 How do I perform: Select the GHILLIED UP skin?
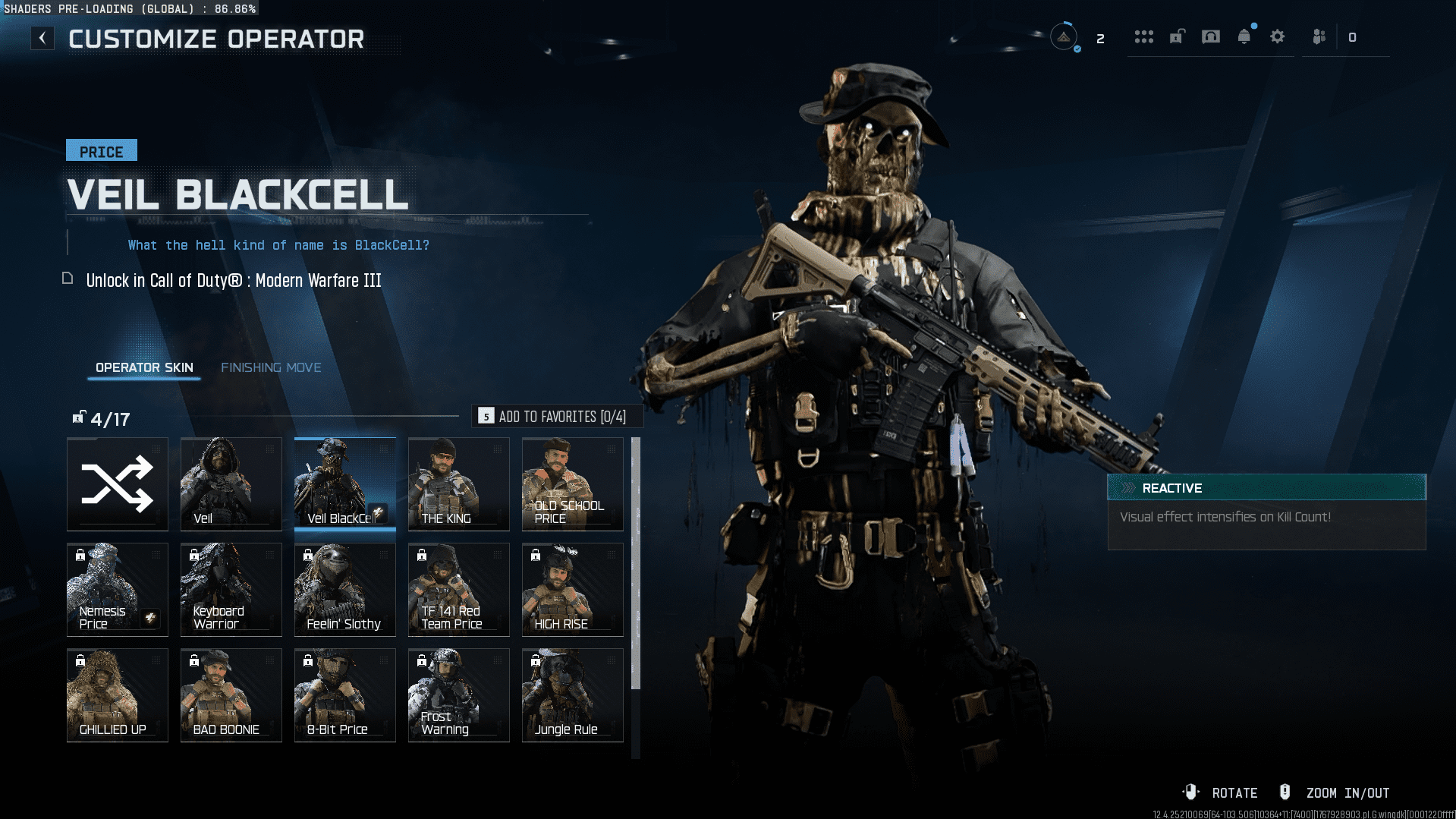point(118,695)
